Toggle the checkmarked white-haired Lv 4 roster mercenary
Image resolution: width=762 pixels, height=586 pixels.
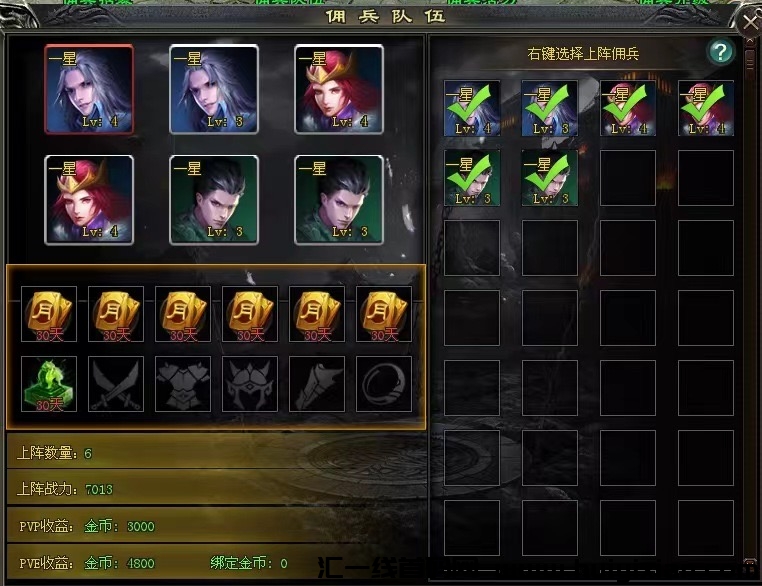tap(472, 108)
